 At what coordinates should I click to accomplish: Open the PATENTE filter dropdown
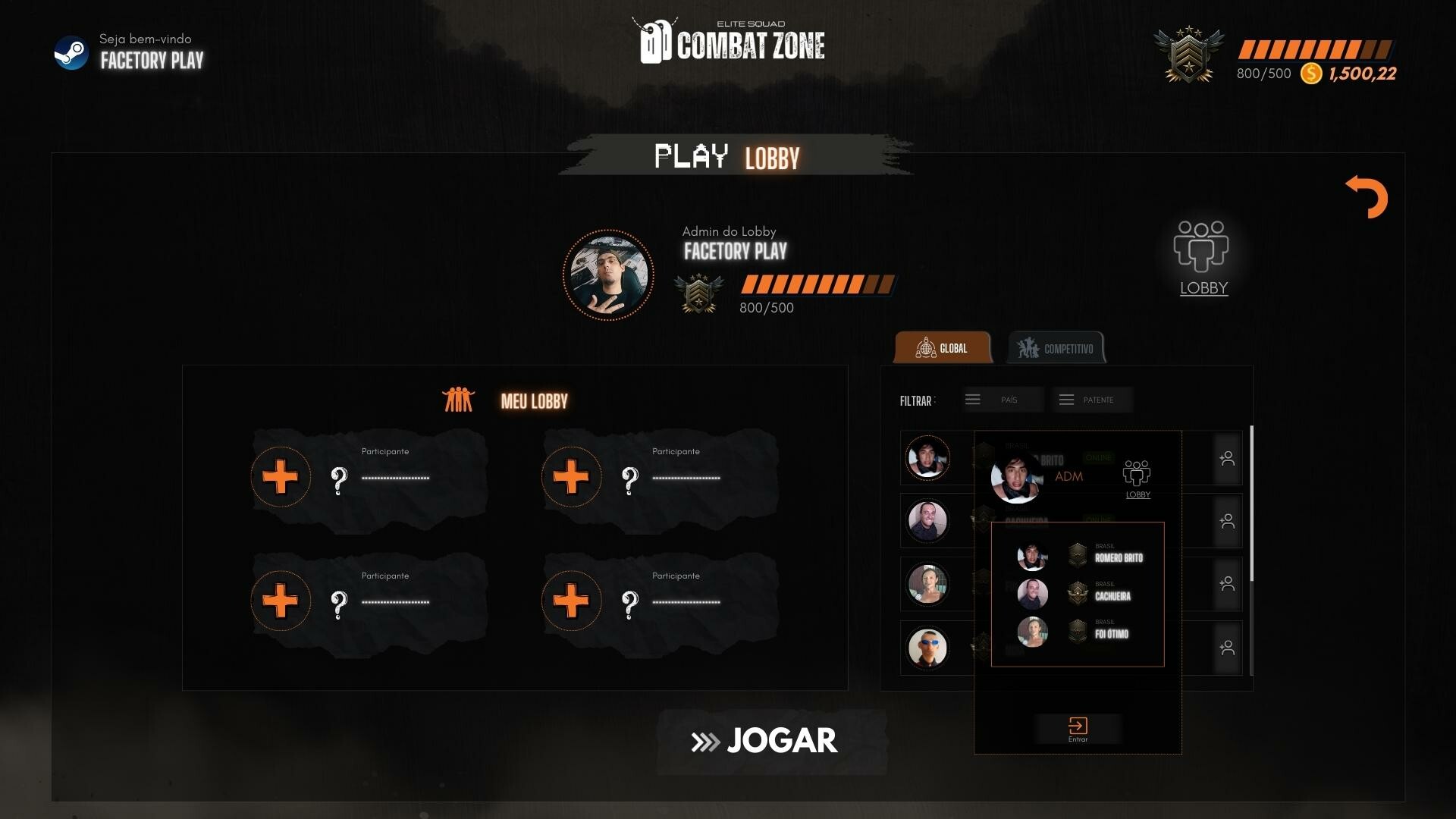coord(1092,400)
